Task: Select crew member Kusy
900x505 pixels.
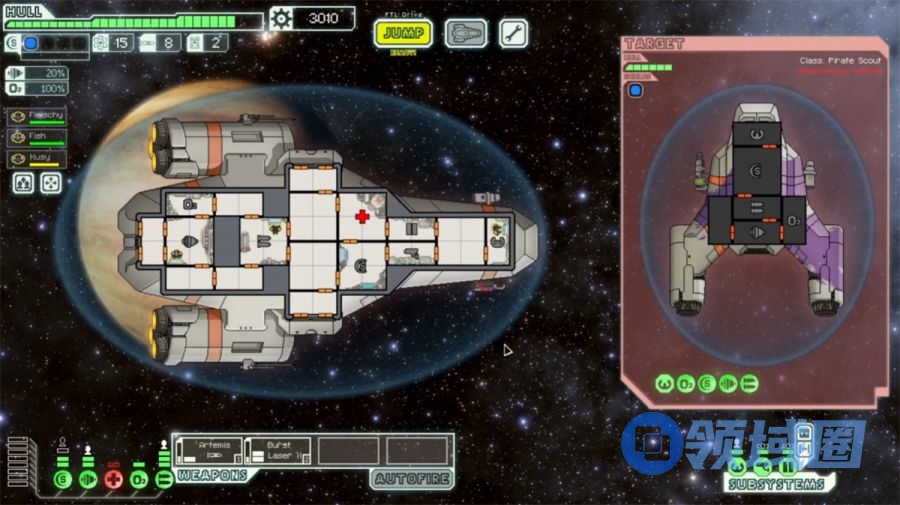Action: click(x=37, y=158)
